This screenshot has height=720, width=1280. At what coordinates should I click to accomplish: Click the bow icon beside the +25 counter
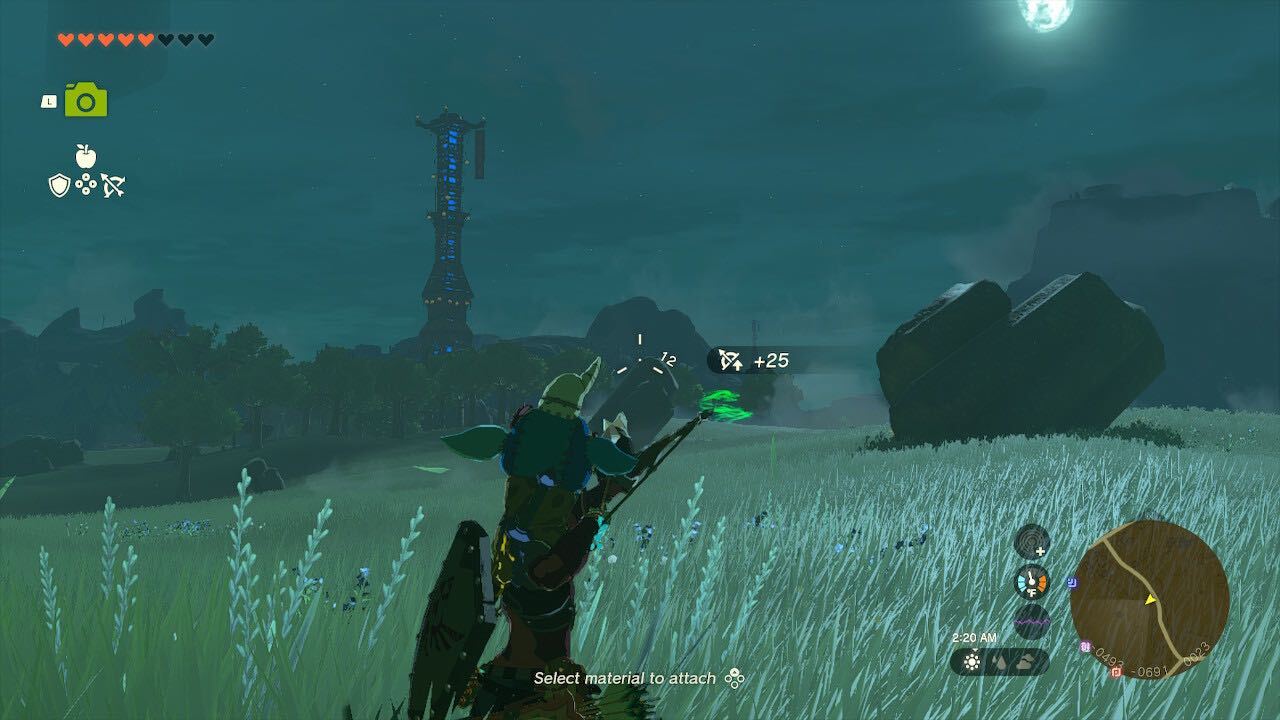click(728, 358)
